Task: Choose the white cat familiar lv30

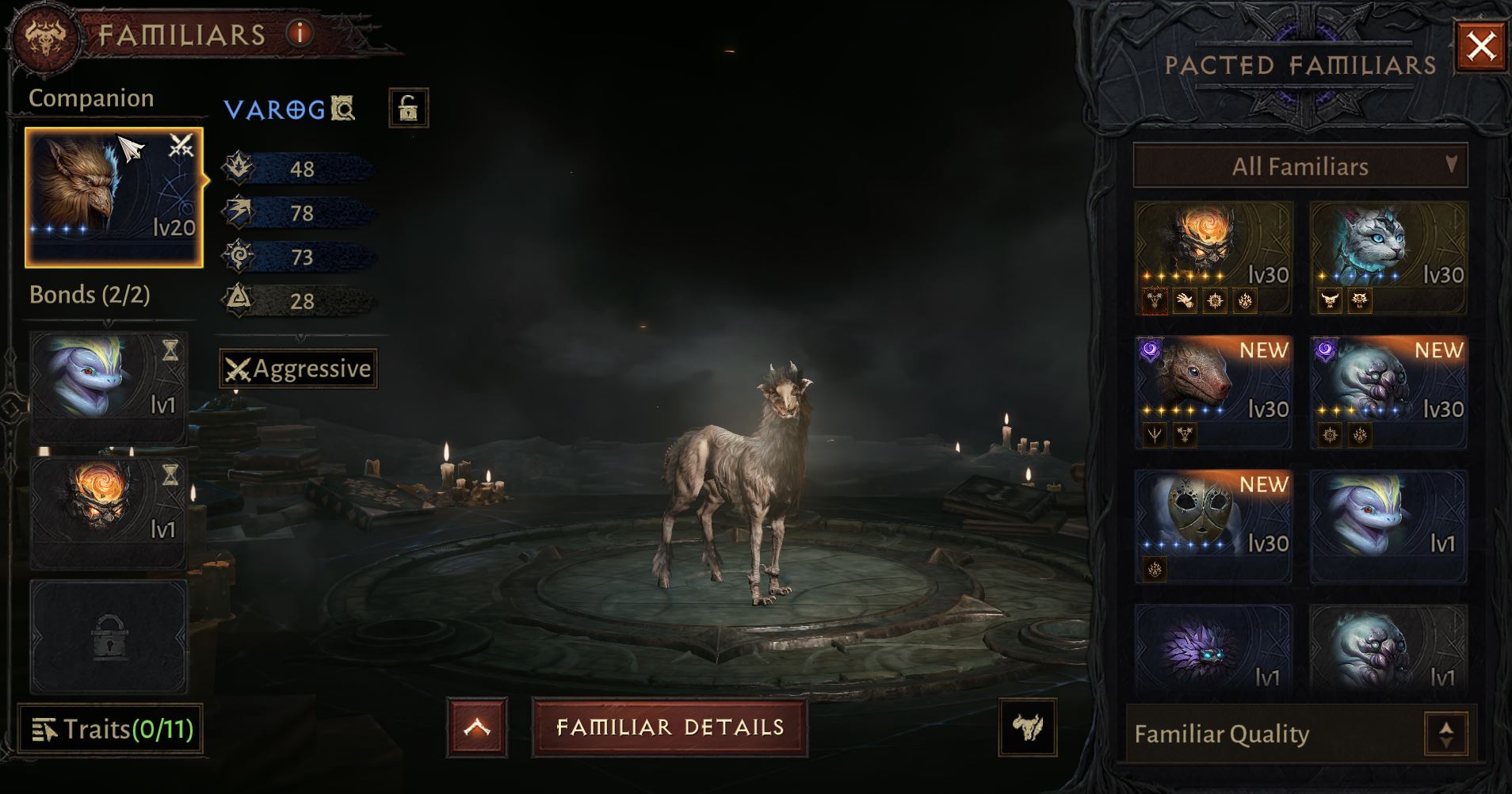Action: (1388, 257)
